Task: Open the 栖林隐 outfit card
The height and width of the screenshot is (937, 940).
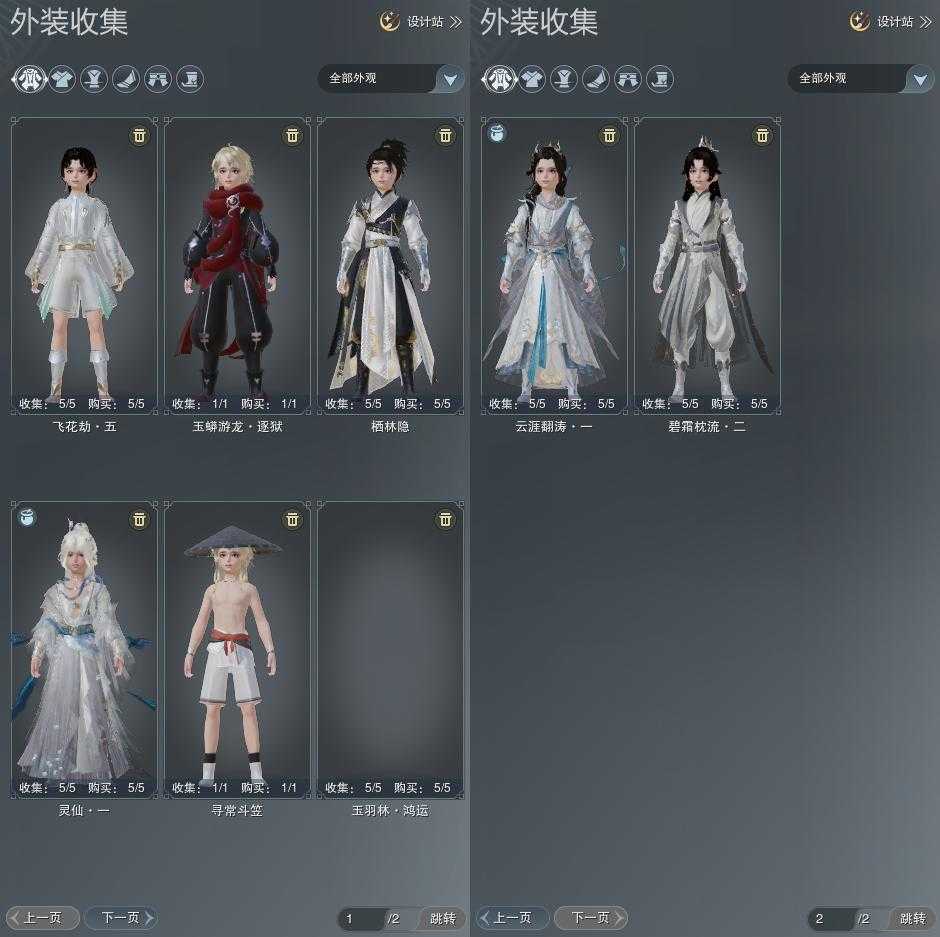Action: point(390,265)
